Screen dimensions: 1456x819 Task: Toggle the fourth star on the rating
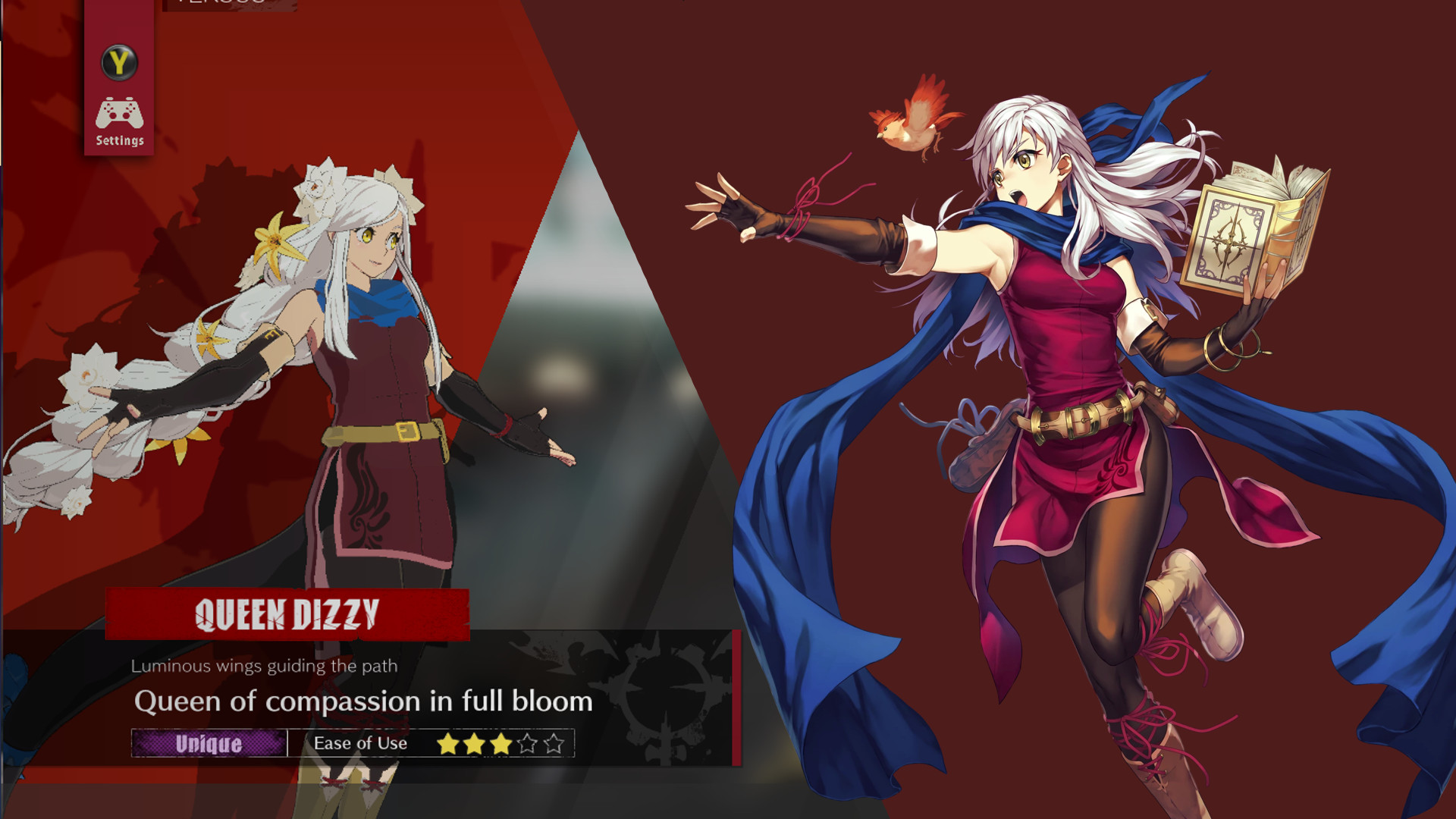[x=526, y=744]
